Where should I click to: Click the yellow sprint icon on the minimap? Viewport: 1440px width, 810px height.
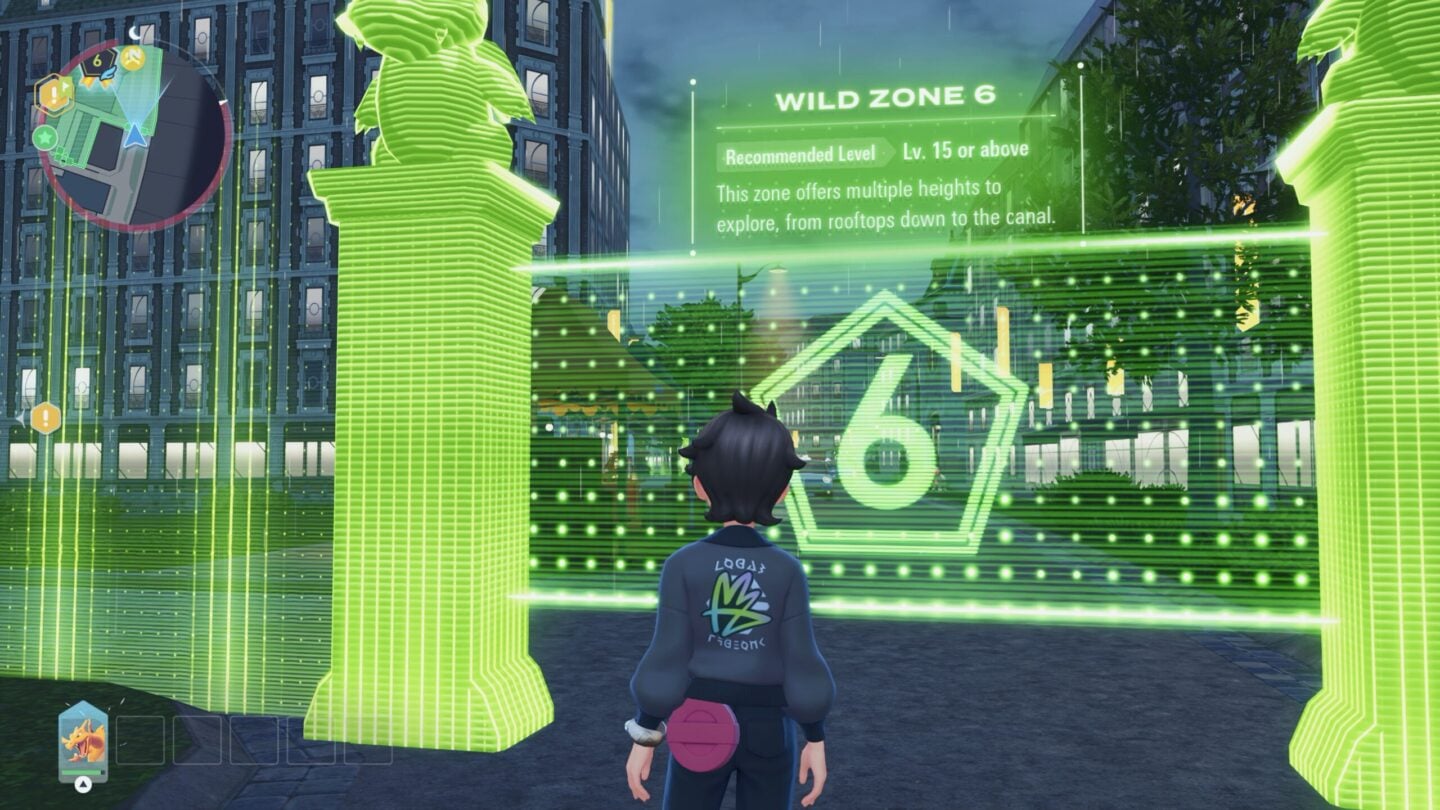[132, 59]
